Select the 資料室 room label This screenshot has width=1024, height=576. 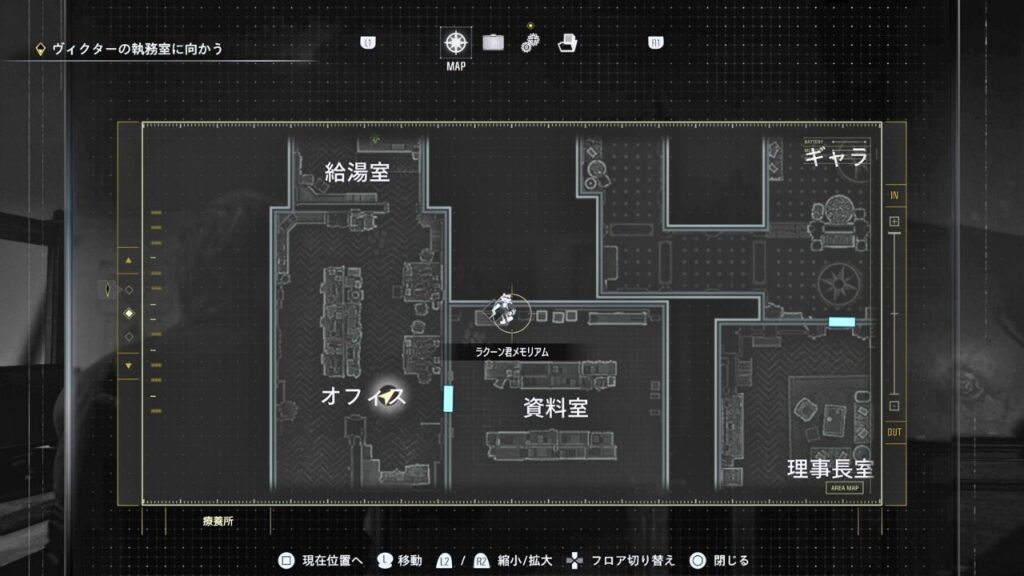[x=555, y=408]
